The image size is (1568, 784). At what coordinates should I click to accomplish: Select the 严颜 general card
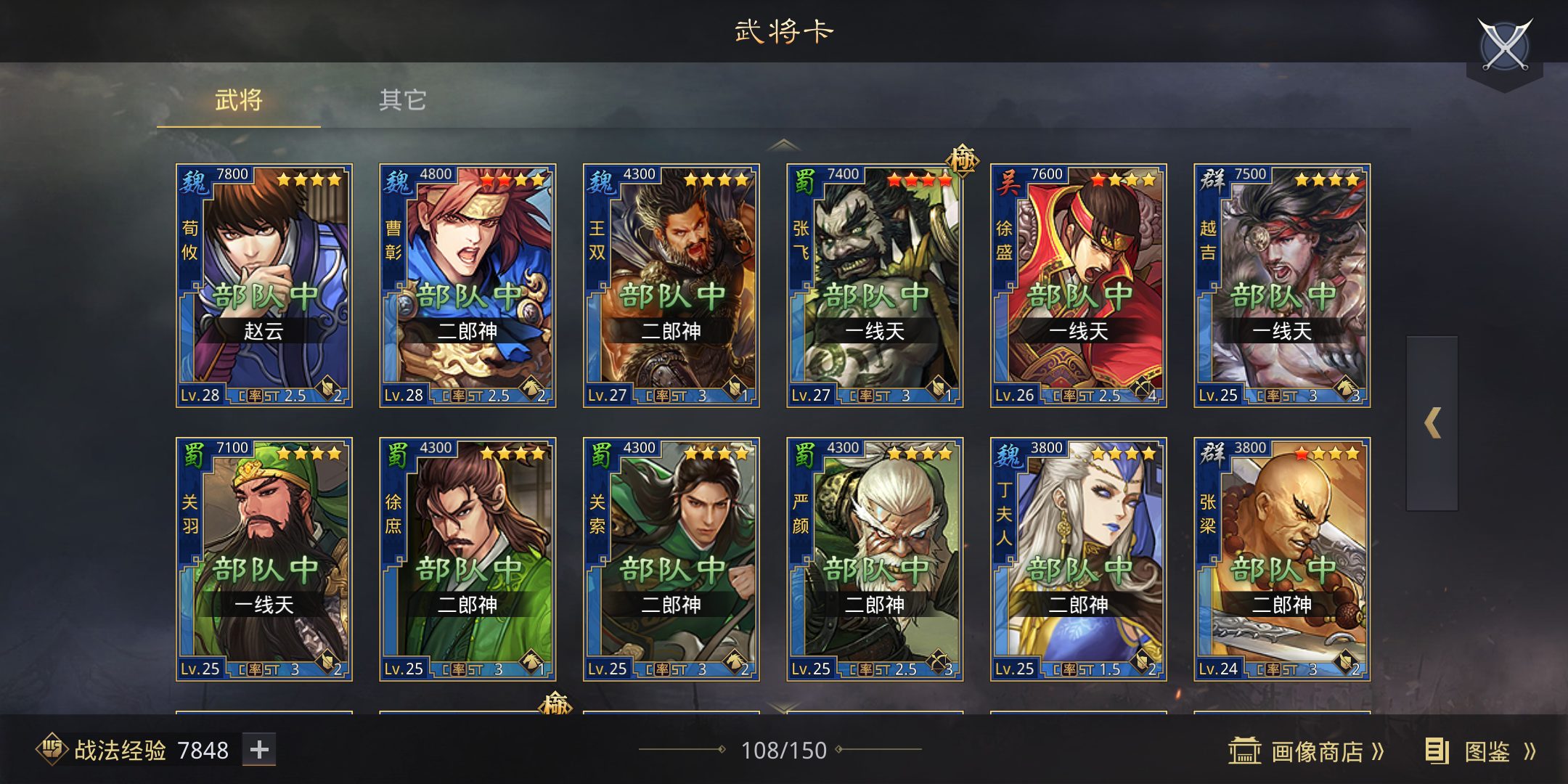coord(875,559)
